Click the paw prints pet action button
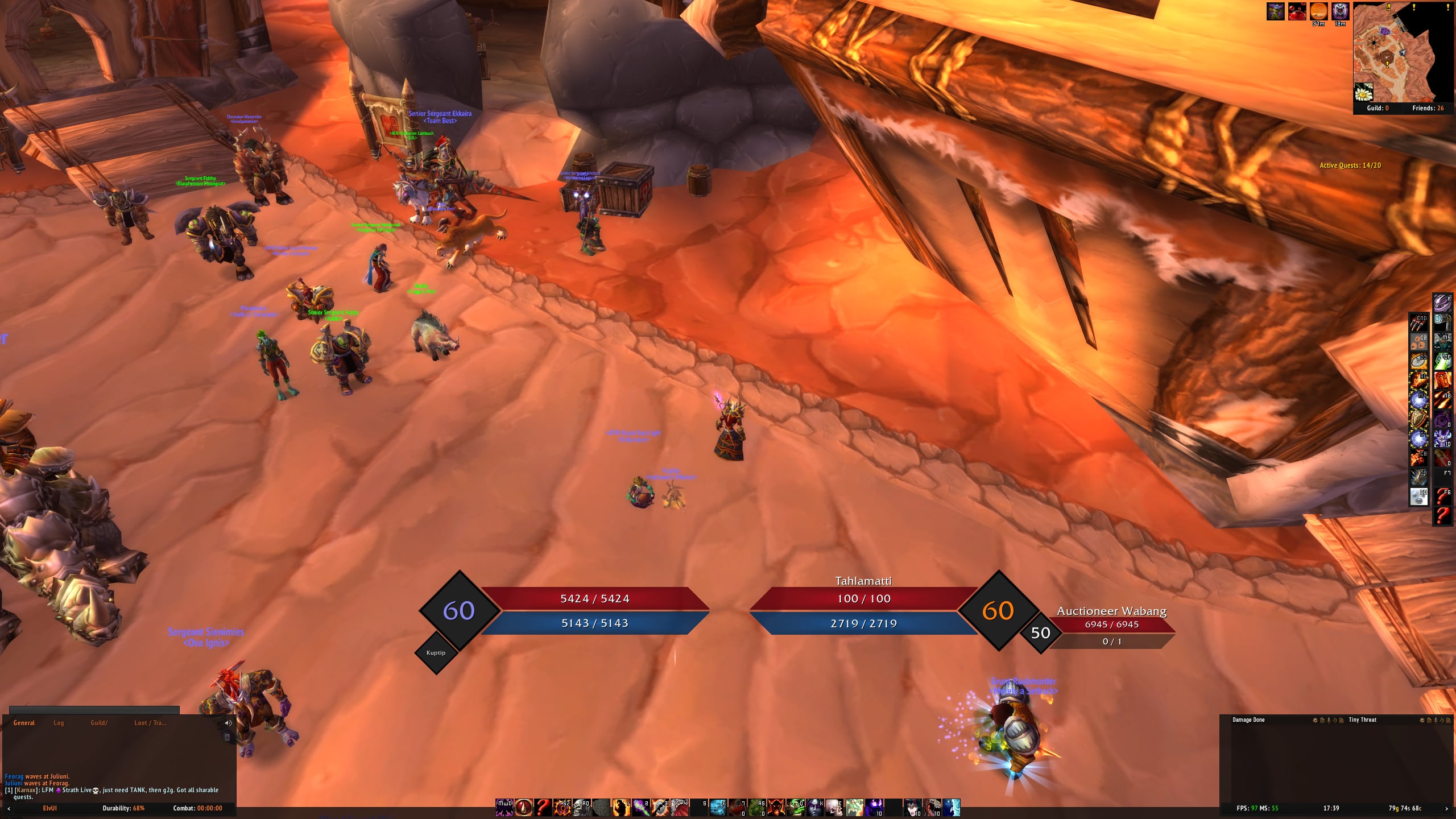Screen dimensions: 1456x819 pyautogui.click(x=1418, y=342)
